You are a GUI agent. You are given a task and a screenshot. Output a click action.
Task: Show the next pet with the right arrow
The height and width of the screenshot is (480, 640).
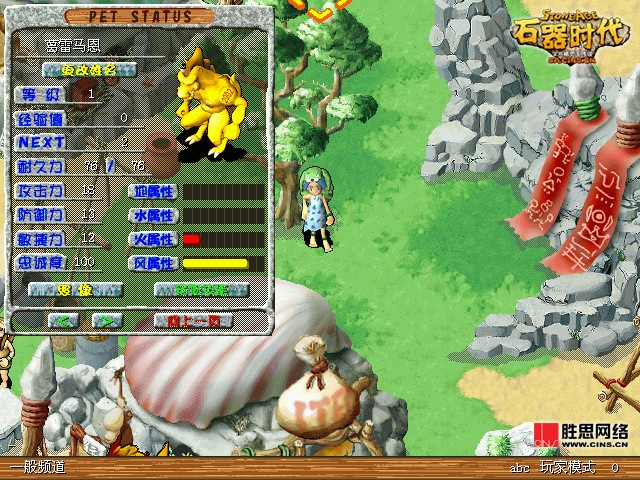point(108,321)
